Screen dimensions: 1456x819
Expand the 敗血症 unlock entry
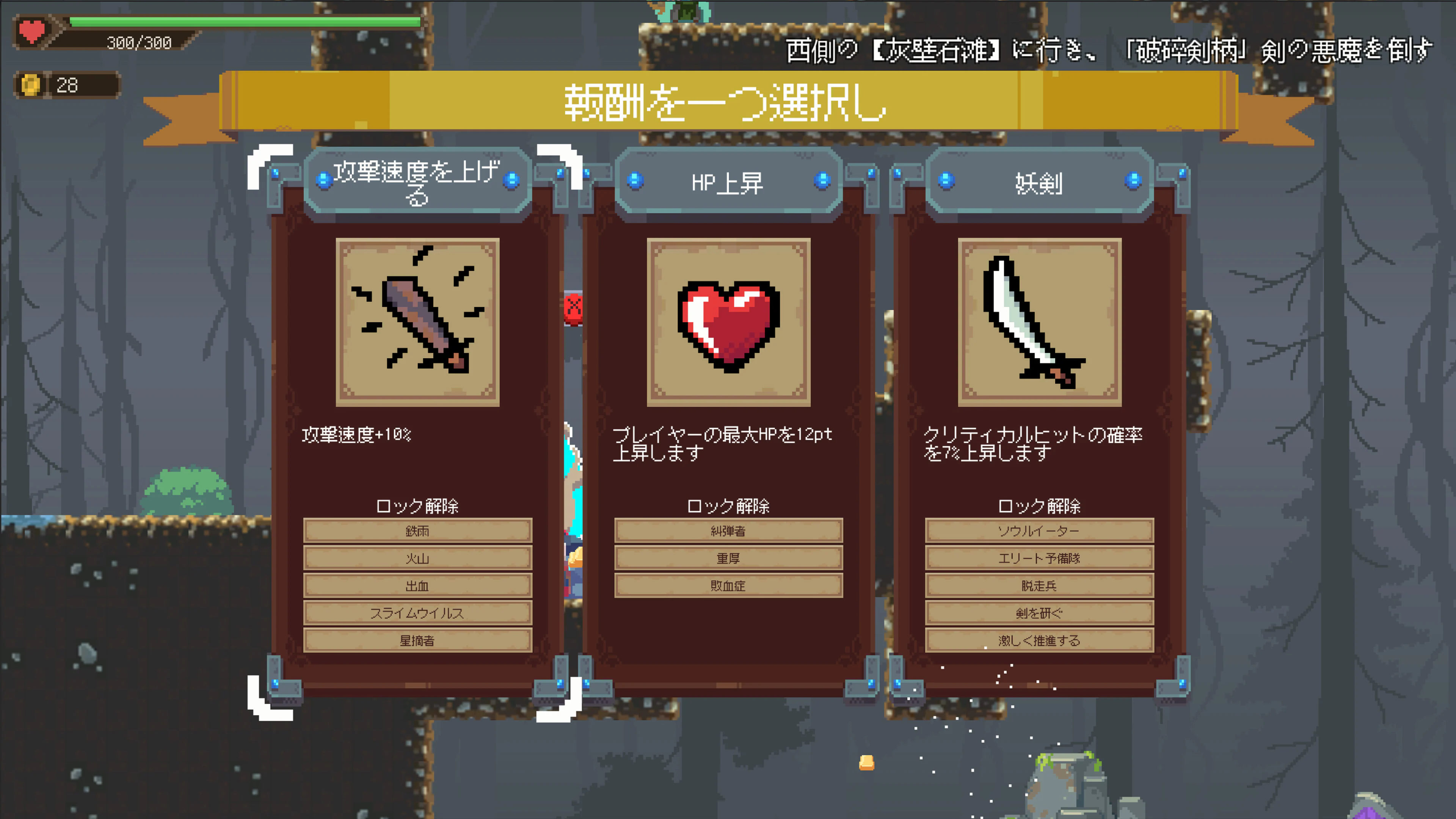[x=729, y=585]
